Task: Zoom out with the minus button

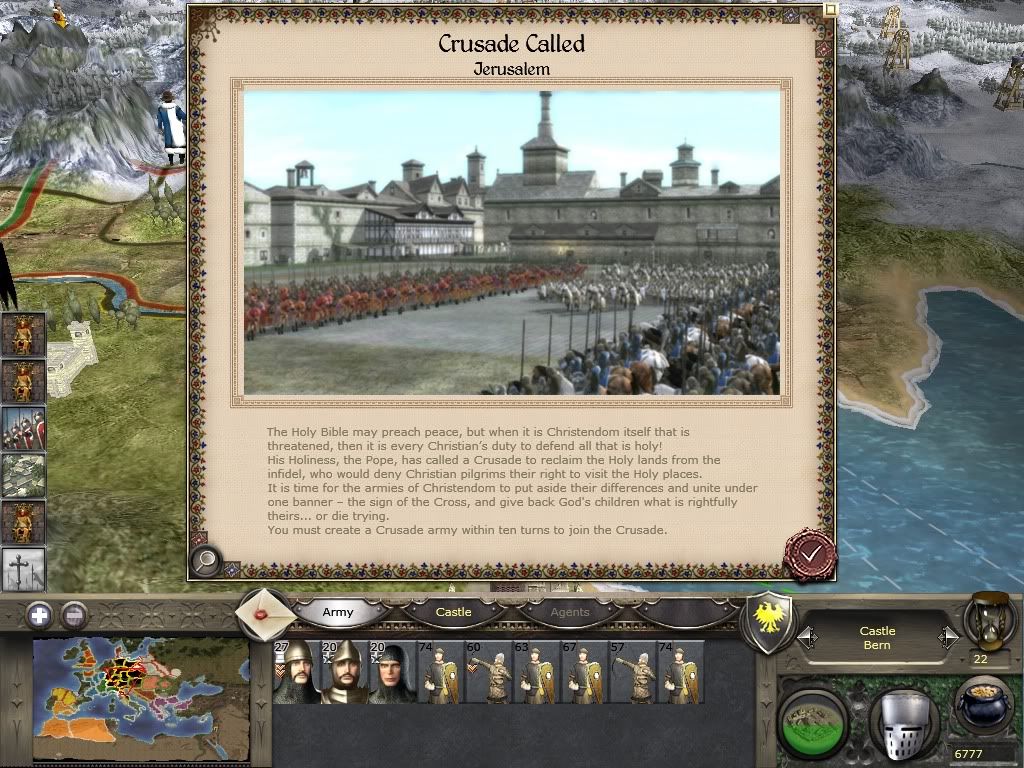Action: tap(74, 616)
